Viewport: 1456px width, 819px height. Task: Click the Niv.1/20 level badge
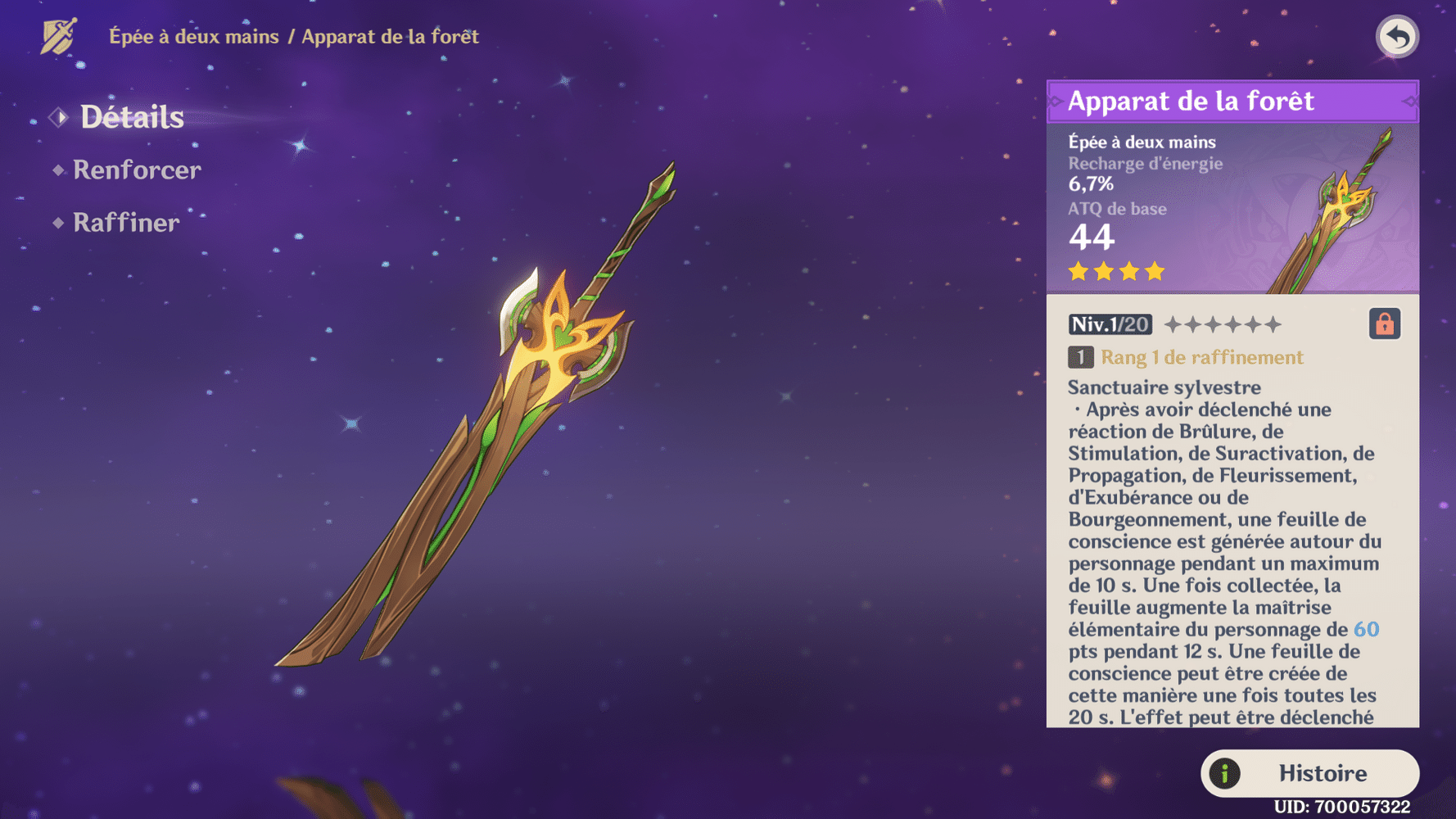coord(1109,324)
